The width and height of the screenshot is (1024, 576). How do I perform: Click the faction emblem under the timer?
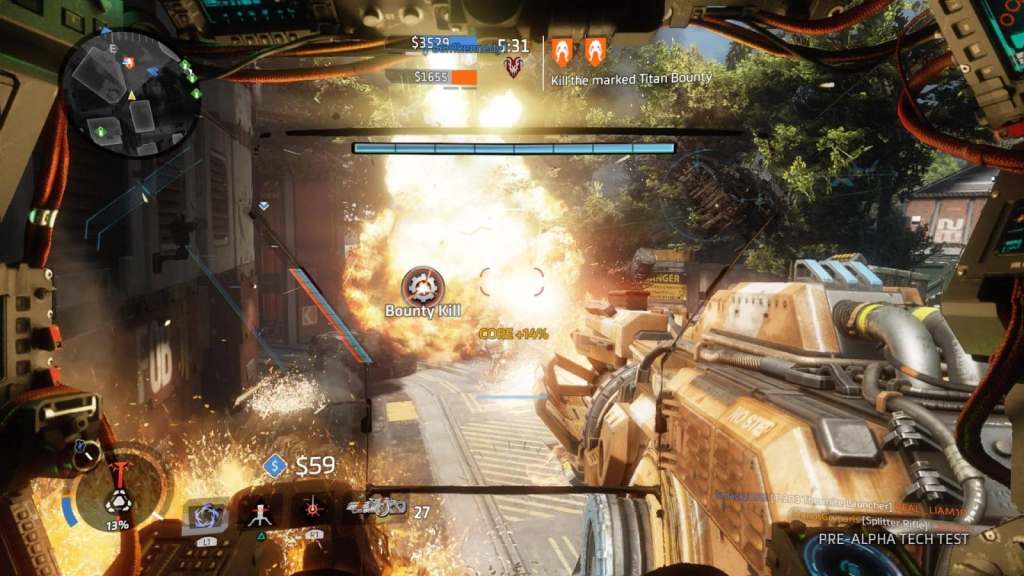click(x=514, y=67)
